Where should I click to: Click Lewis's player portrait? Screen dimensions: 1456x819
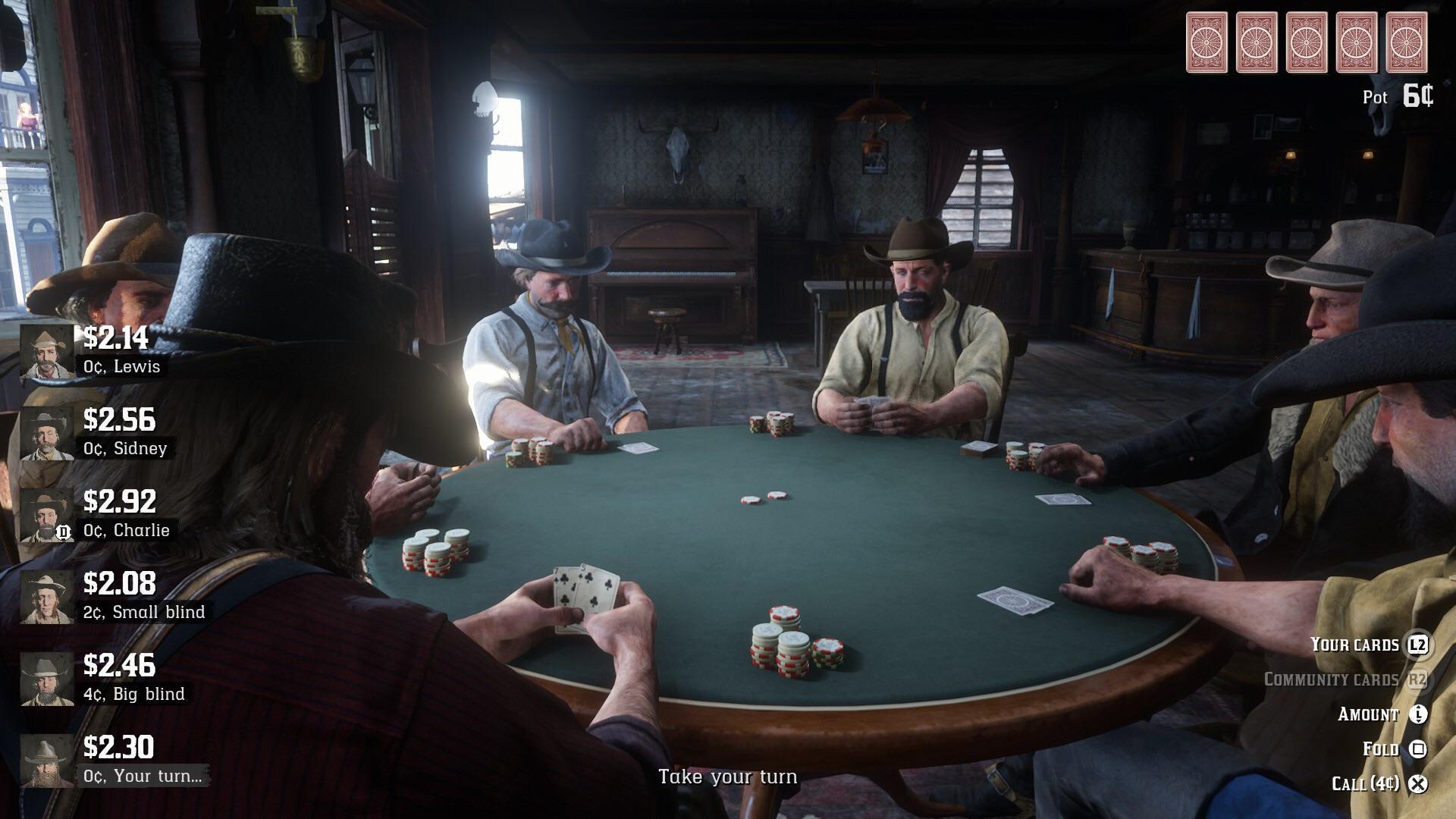pos(47,349)
